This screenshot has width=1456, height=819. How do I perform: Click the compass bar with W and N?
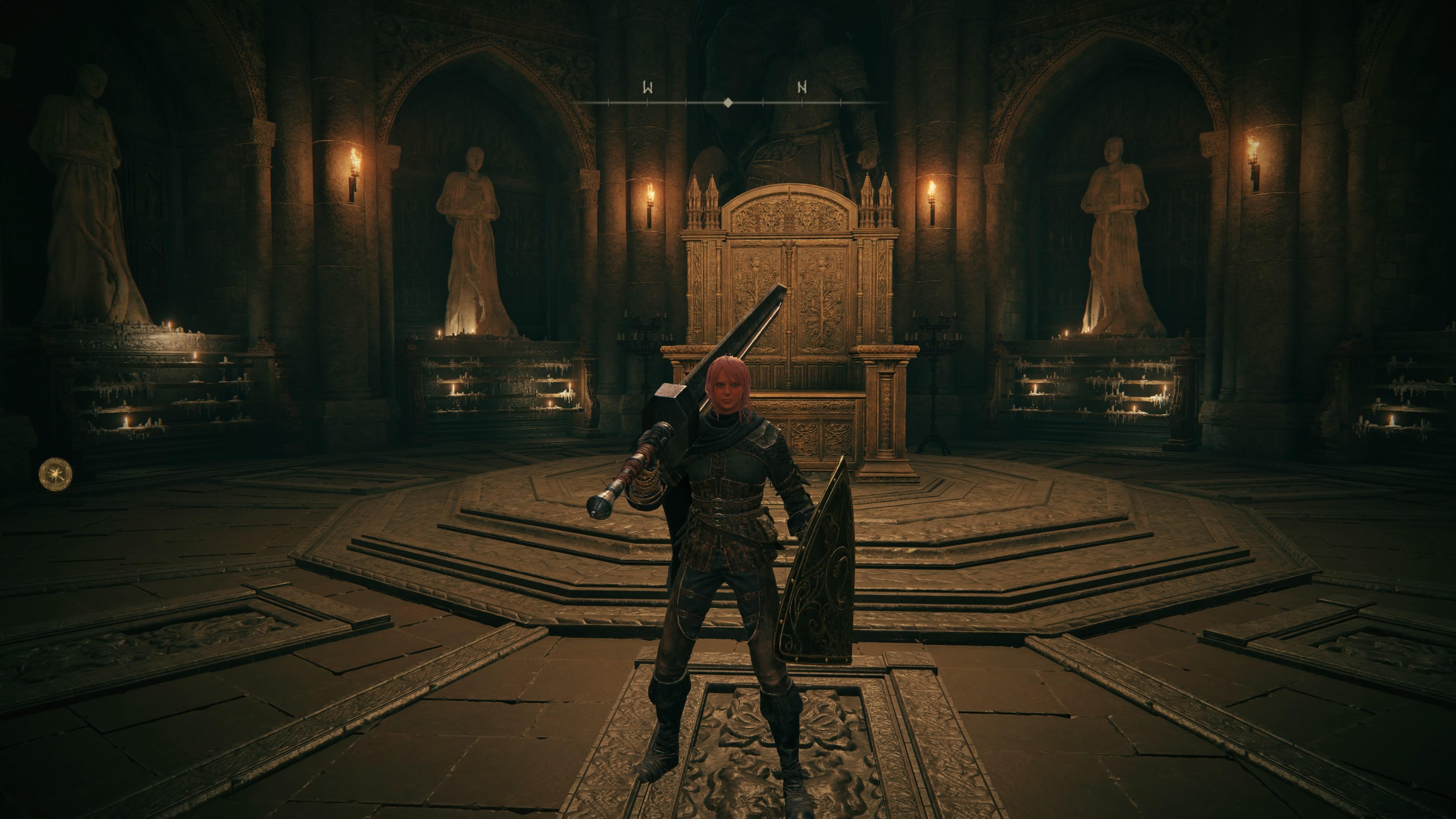728,102
